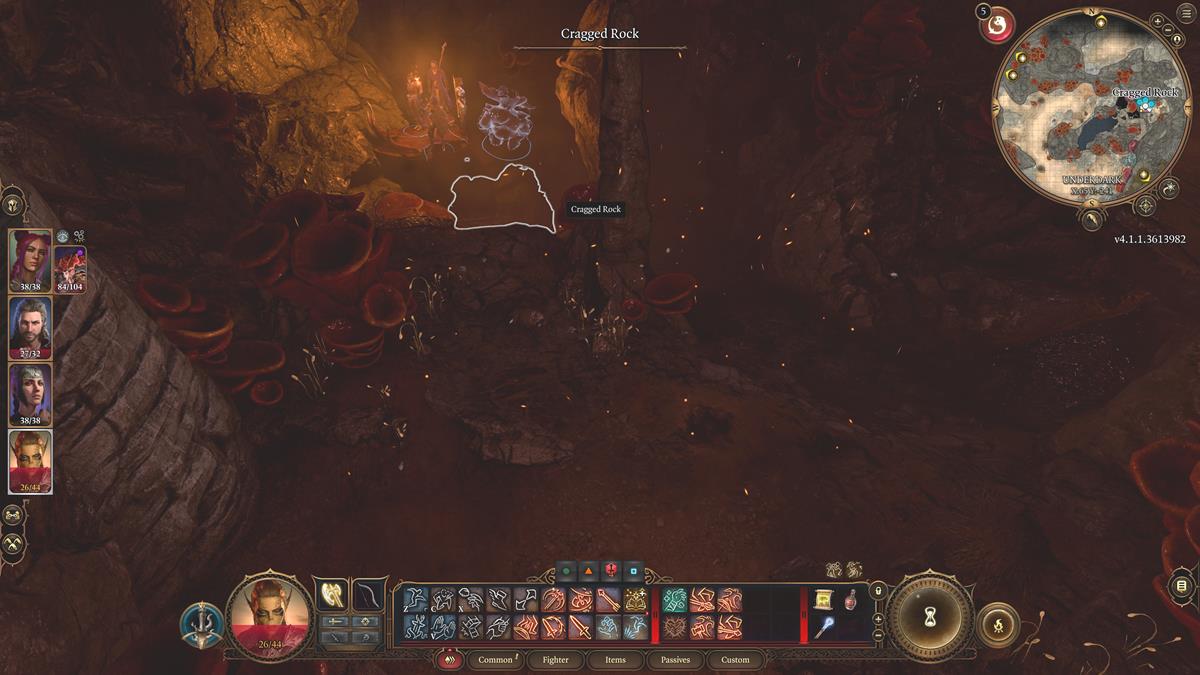1200x675 pixels.
Task: Click the red inspiration orb near minimap
Action: [x=997, y=26]
